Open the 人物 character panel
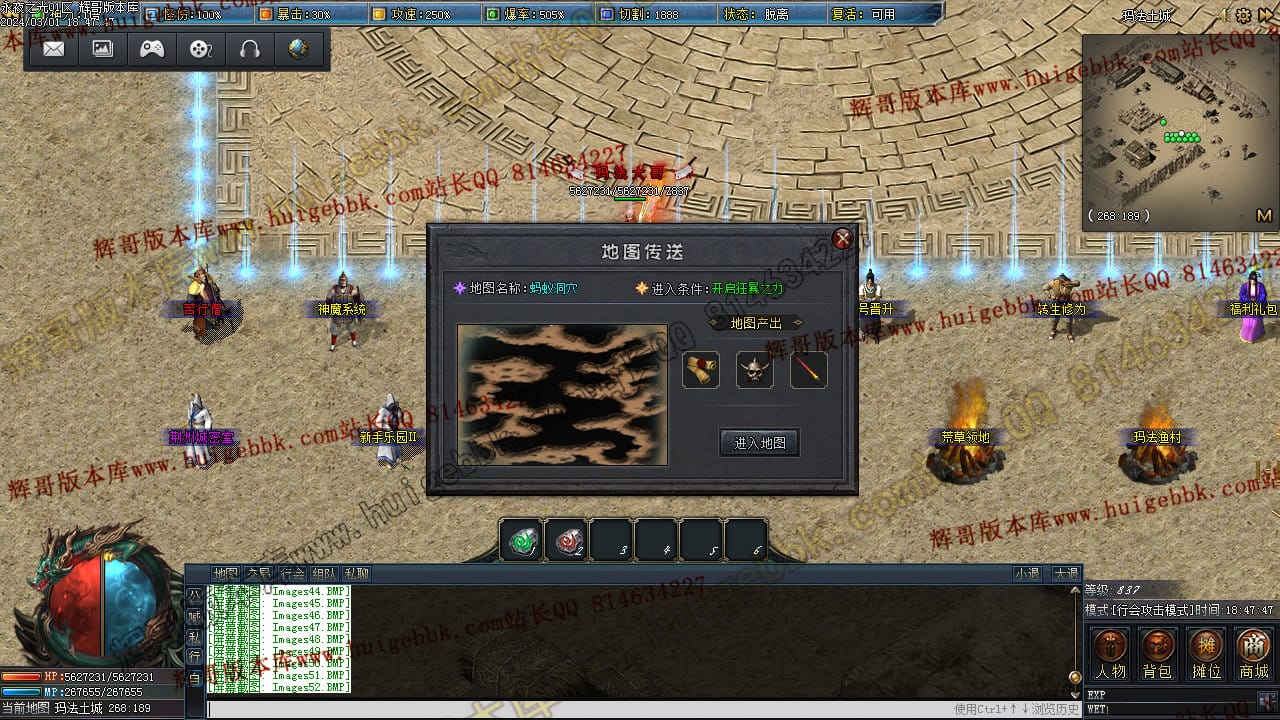Screen dimensions: 1280x720 coord(1110,654)
